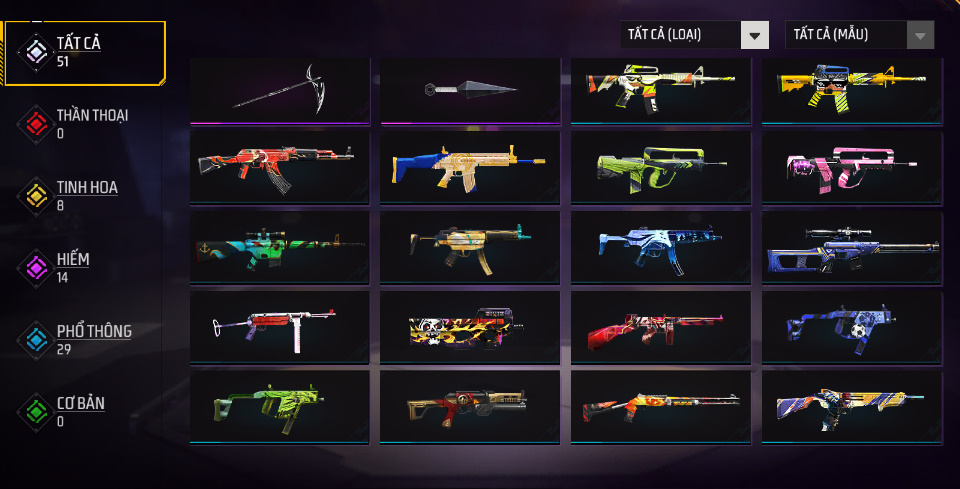Viewport: 960px width, 489px height.
Task: Switch to Phổ Thông category
Action: (84, 338)
